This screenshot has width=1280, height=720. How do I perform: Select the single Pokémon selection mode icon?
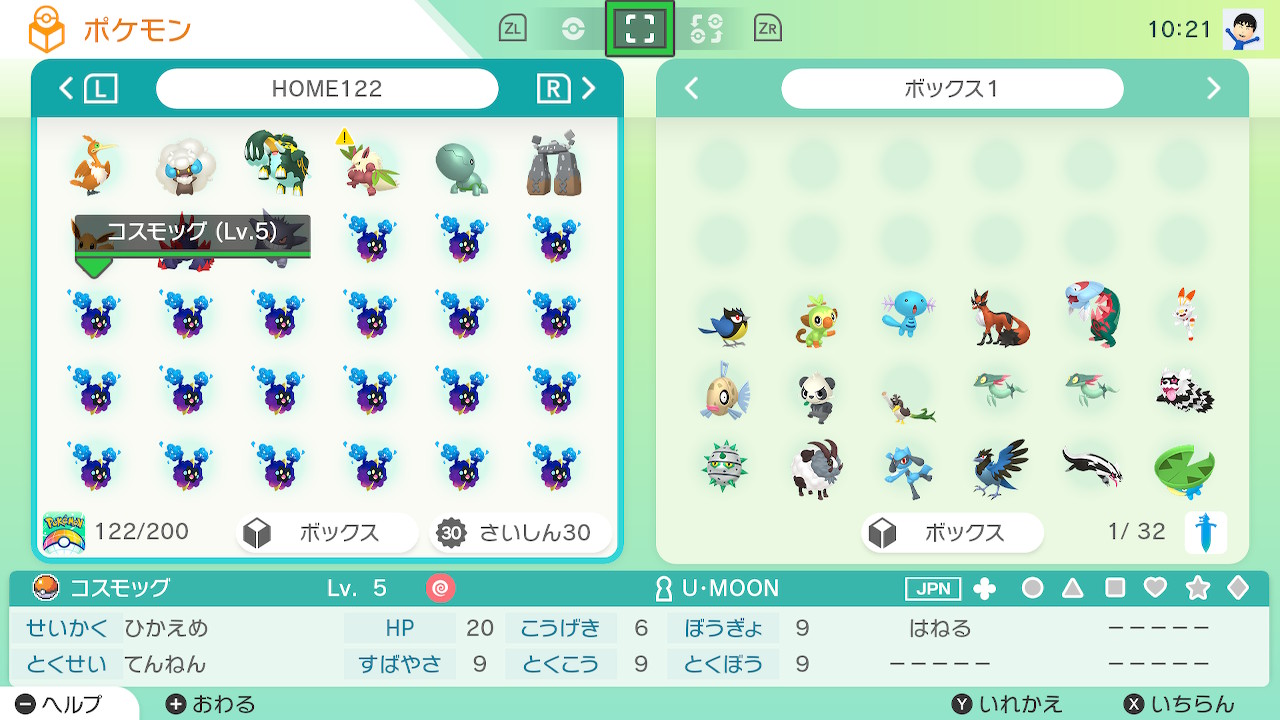click(x=640, y=28)
